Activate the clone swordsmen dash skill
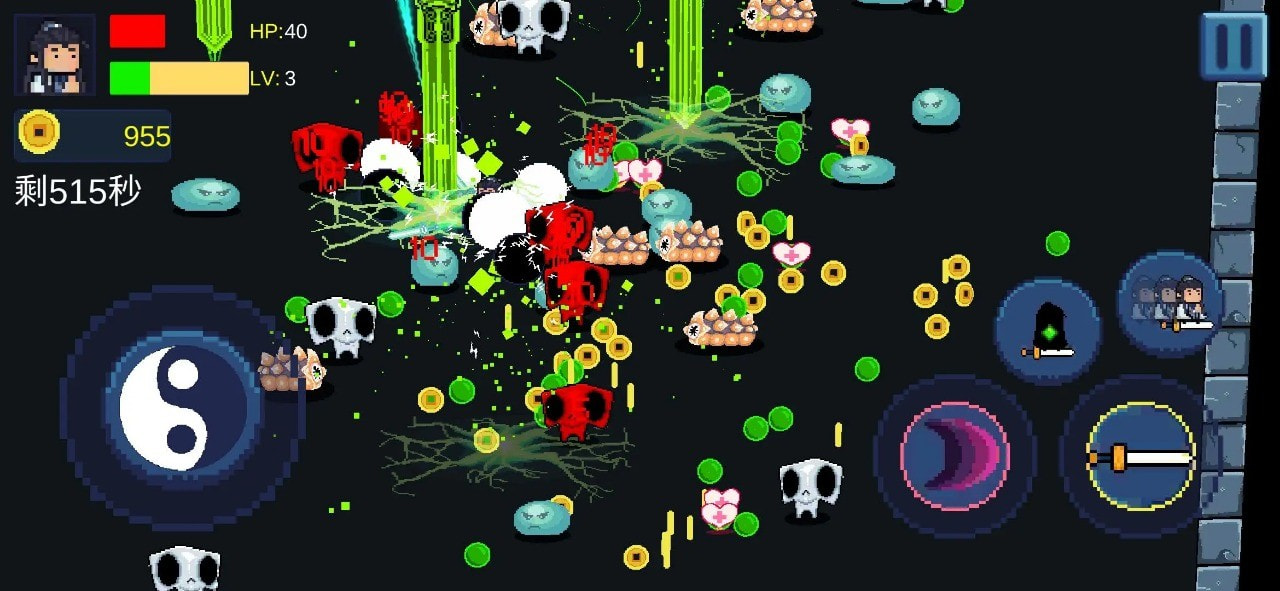The width and height of the screenshot is (1280, 591). pos(1169,304)
